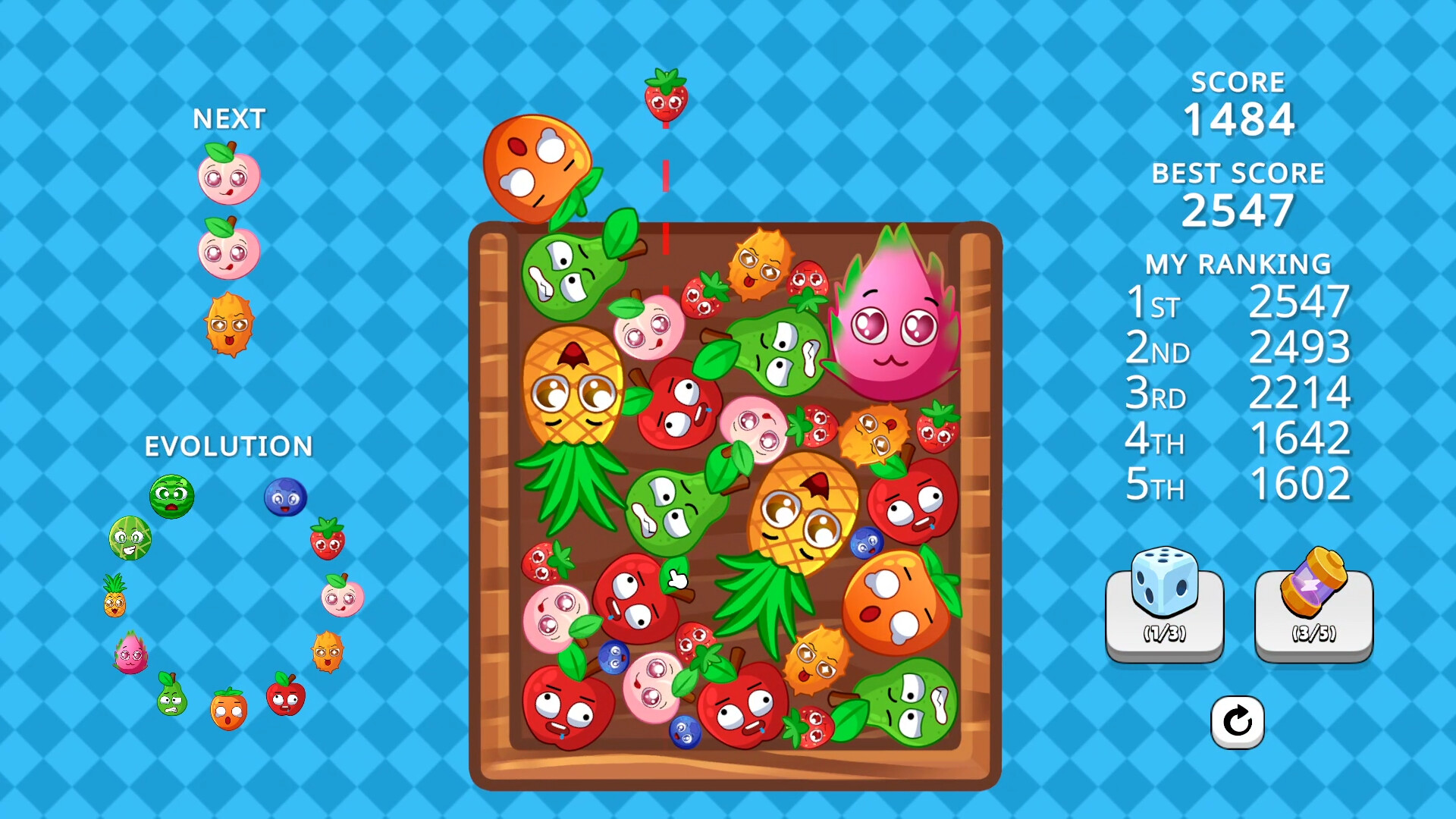Click the dice usage counter (1/3)
Image resolution: width=1456 pixels, height=819 pixels.
(1166, 632)
